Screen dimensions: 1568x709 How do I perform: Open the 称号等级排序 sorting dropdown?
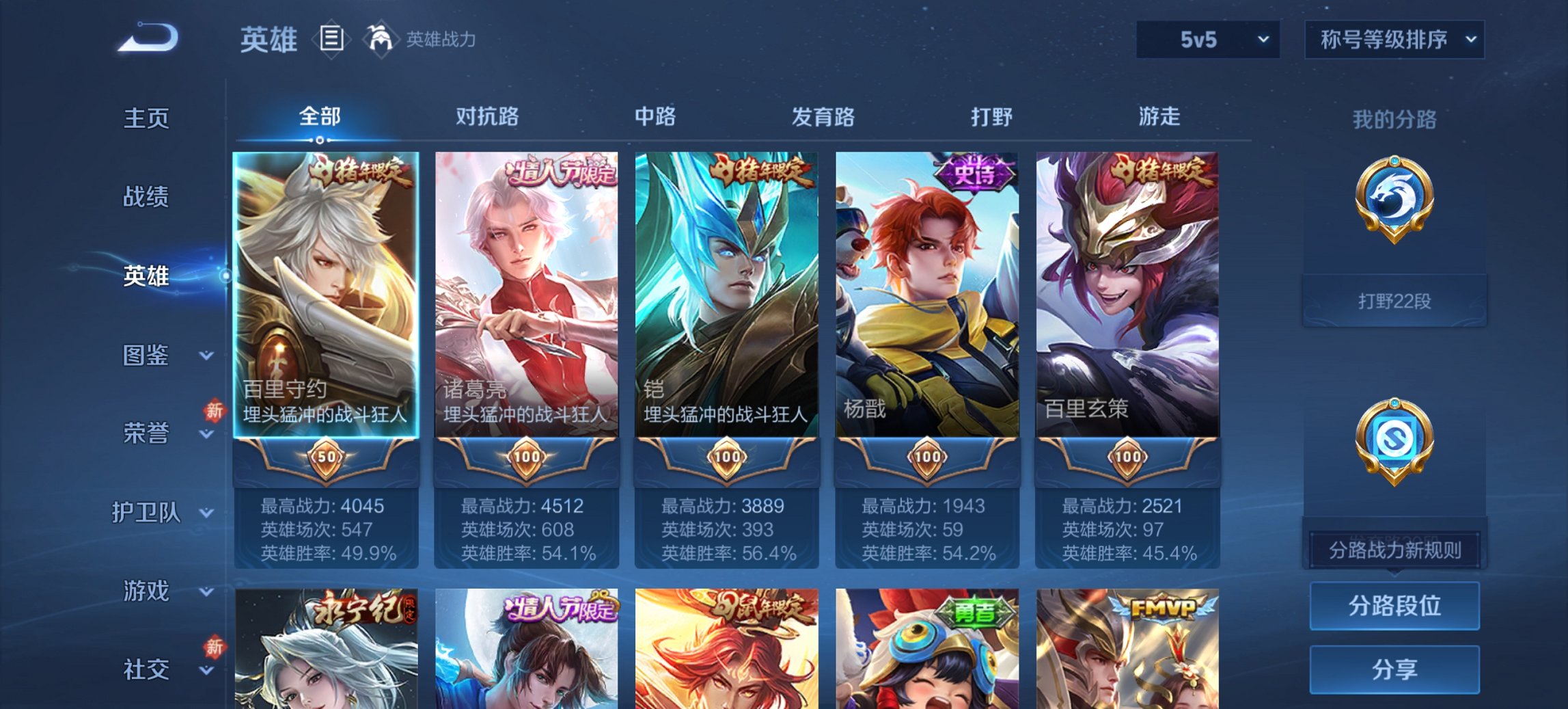(1395, 40)
